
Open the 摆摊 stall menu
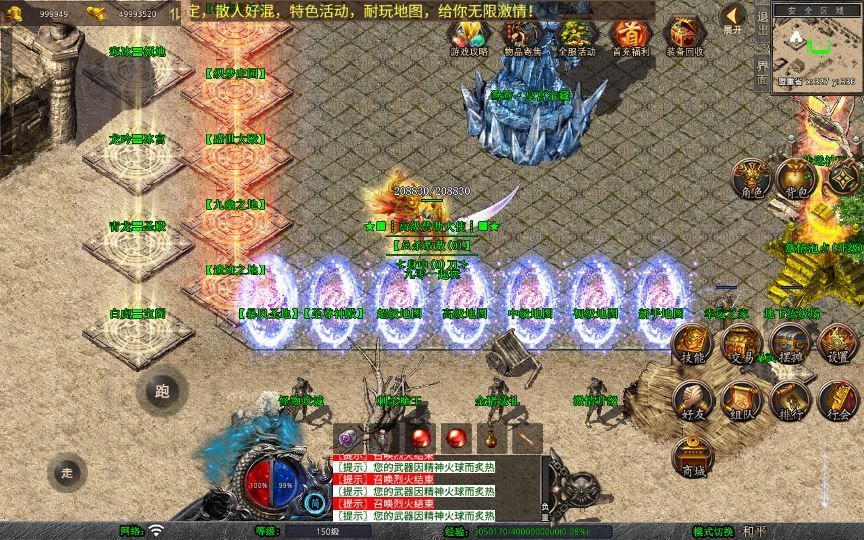789,343
